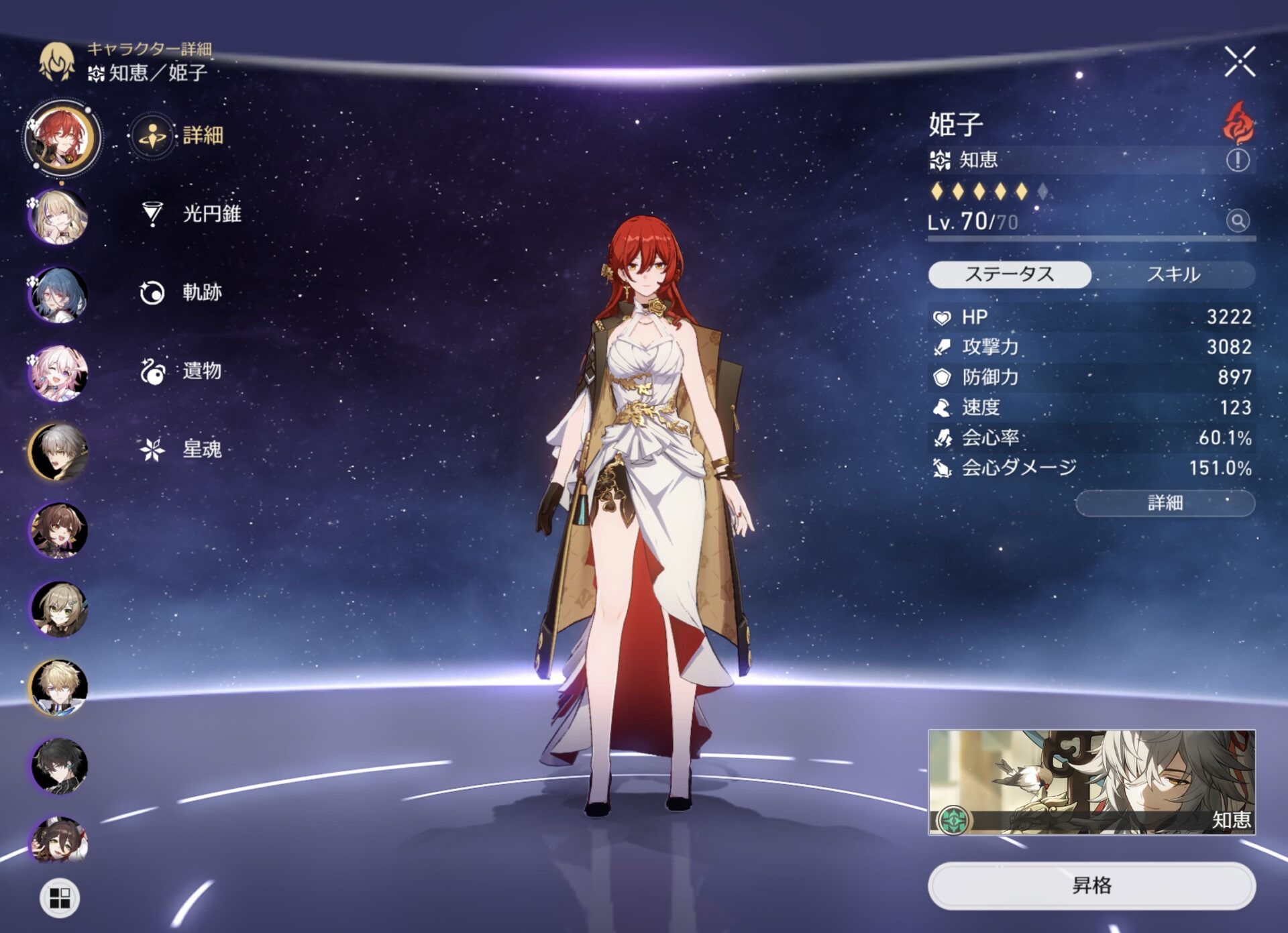
Task: Click the Fire element icon
Action: point(1238,123)
